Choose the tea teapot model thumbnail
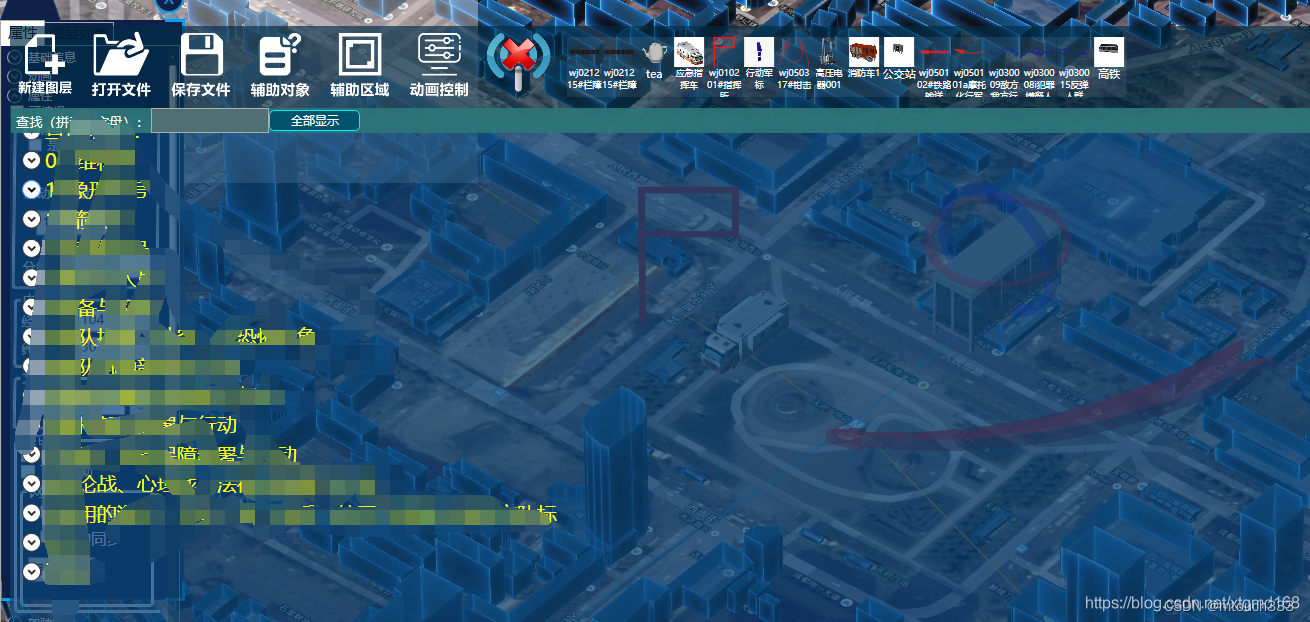The height and width of the screenshot is (622, 1310). (654, 53)
